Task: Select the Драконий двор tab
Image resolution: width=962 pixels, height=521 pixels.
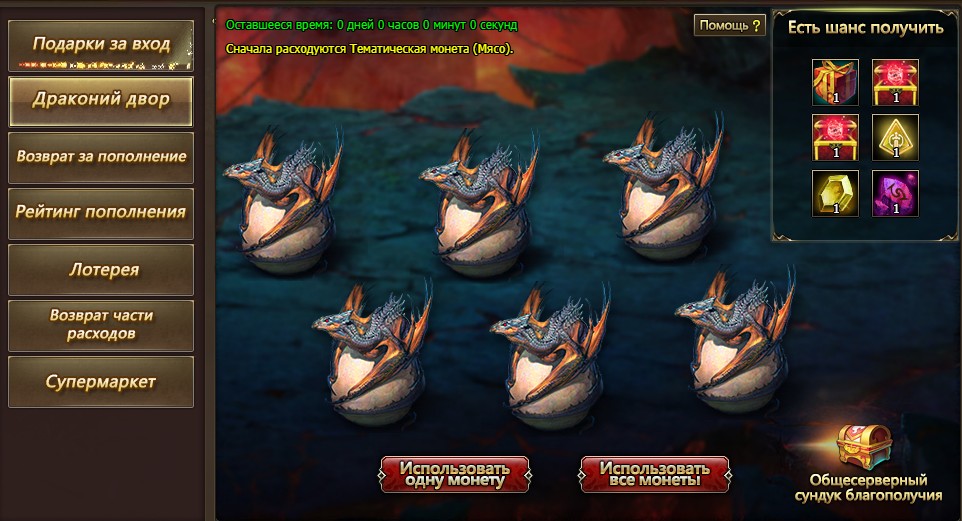Action: tap(101, 100)
